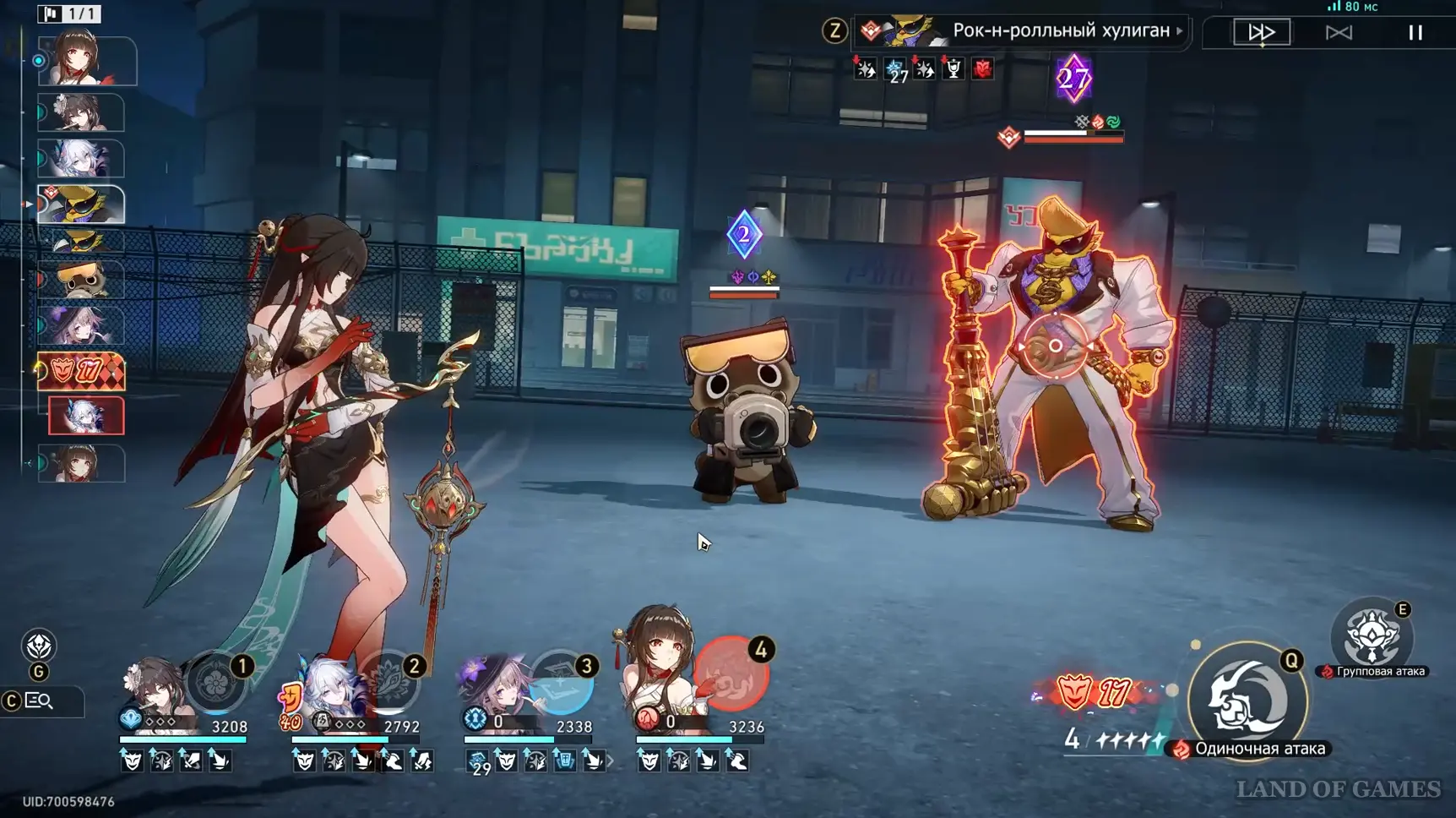Click the technique emblem icon above G
Image resolution: width=1456 pixels, height=818 pixels.
(x=39, y=646)
